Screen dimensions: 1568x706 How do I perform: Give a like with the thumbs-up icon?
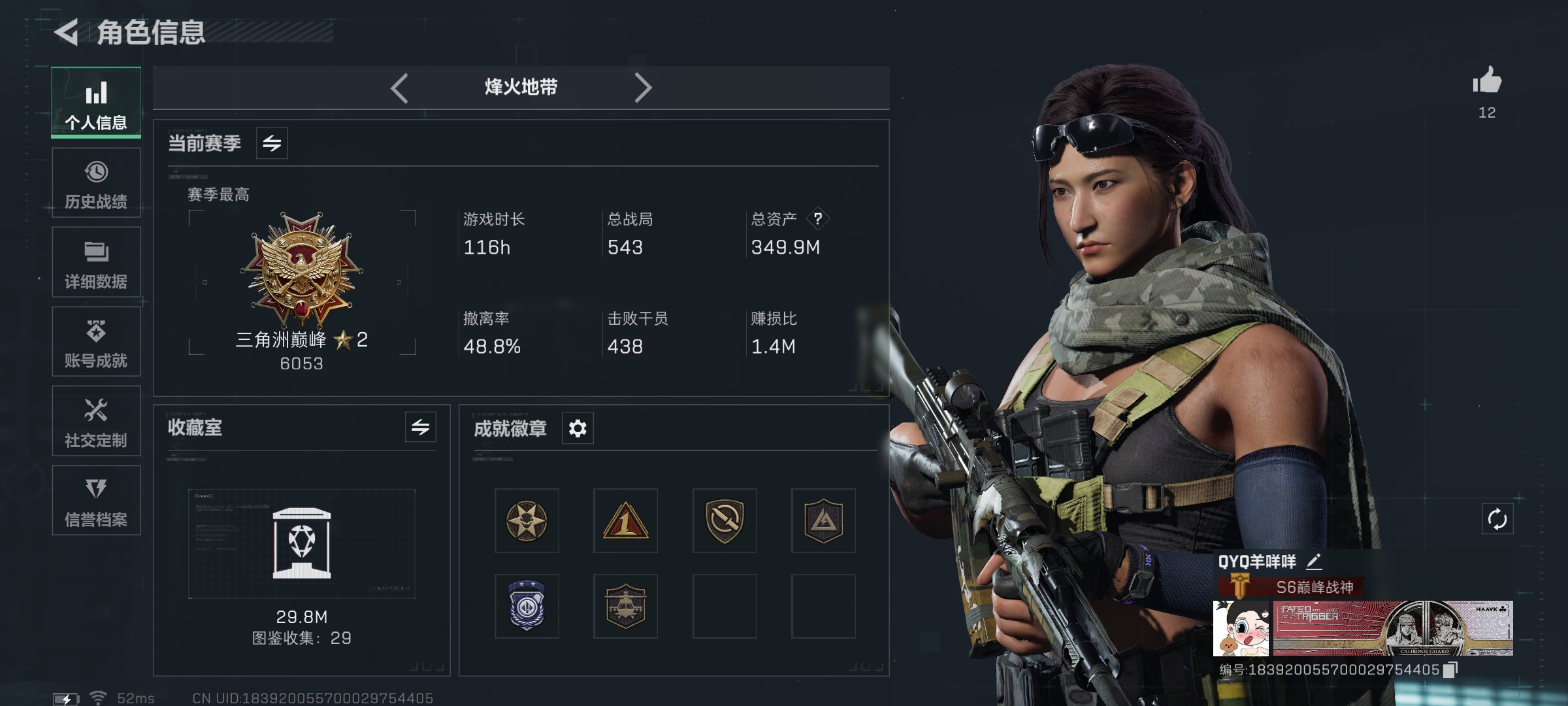1486,80
